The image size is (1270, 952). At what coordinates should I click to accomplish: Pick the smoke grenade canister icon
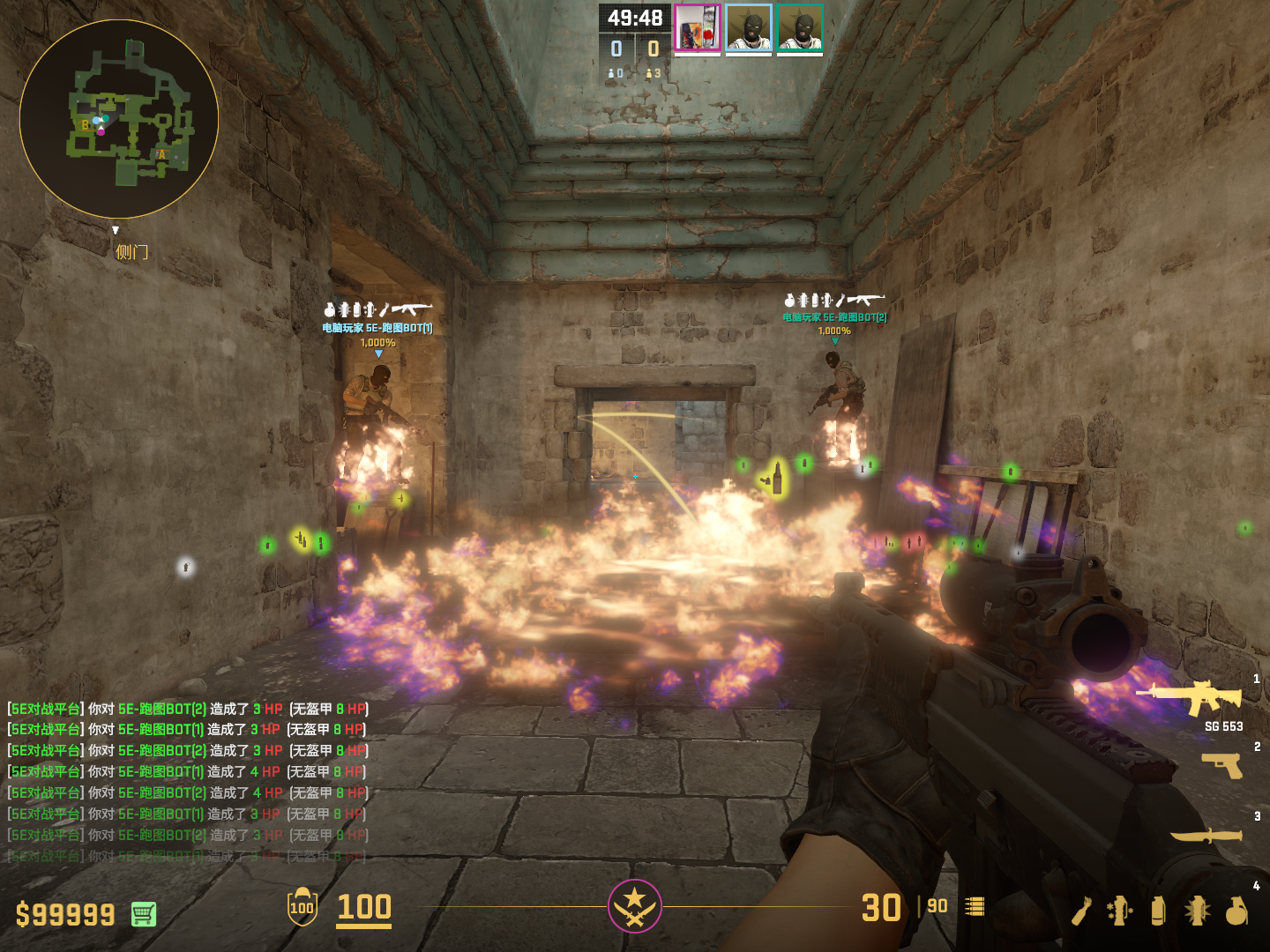point(1158,911)
